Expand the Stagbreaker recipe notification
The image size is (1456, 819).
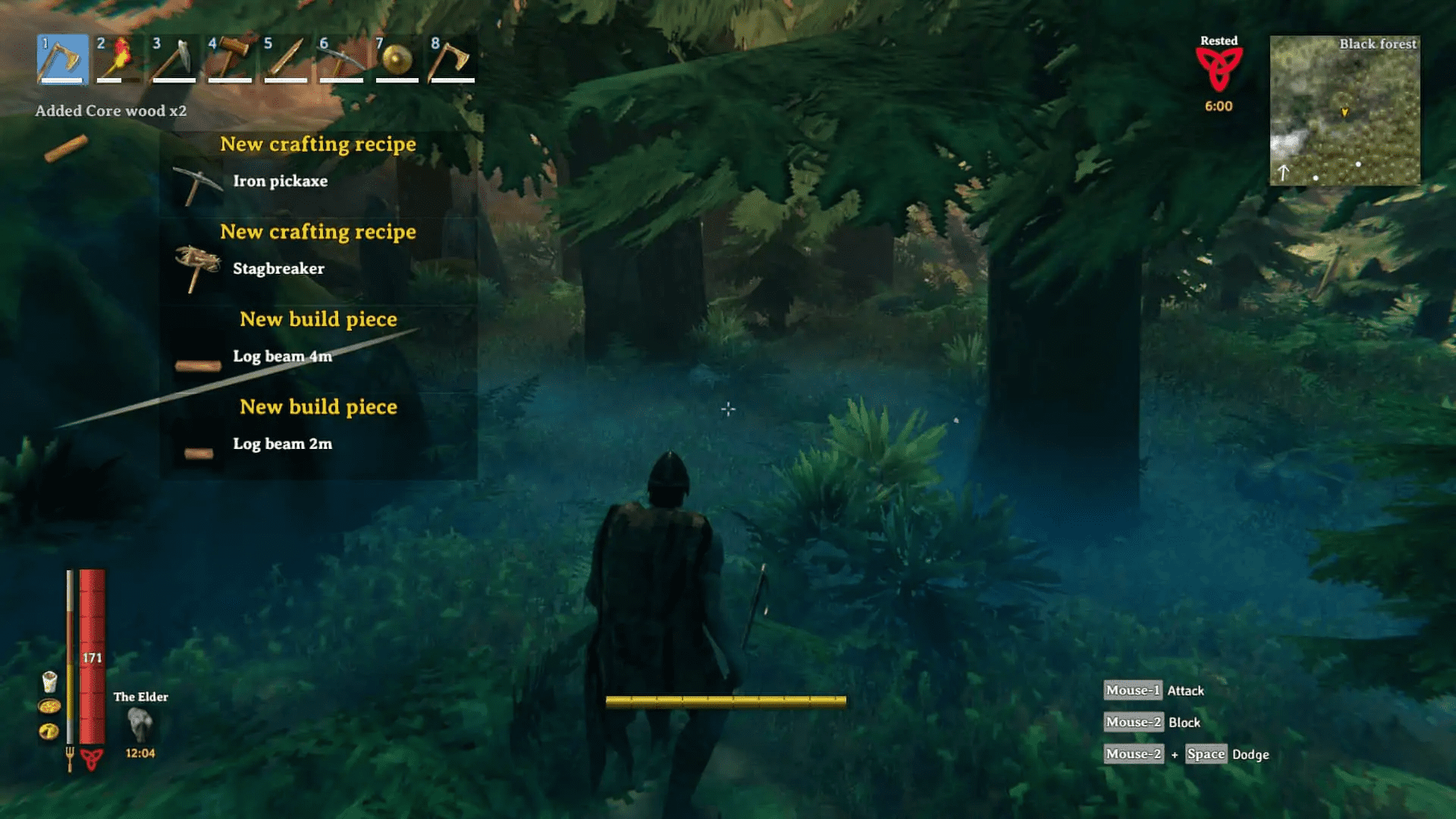[278, 268]
